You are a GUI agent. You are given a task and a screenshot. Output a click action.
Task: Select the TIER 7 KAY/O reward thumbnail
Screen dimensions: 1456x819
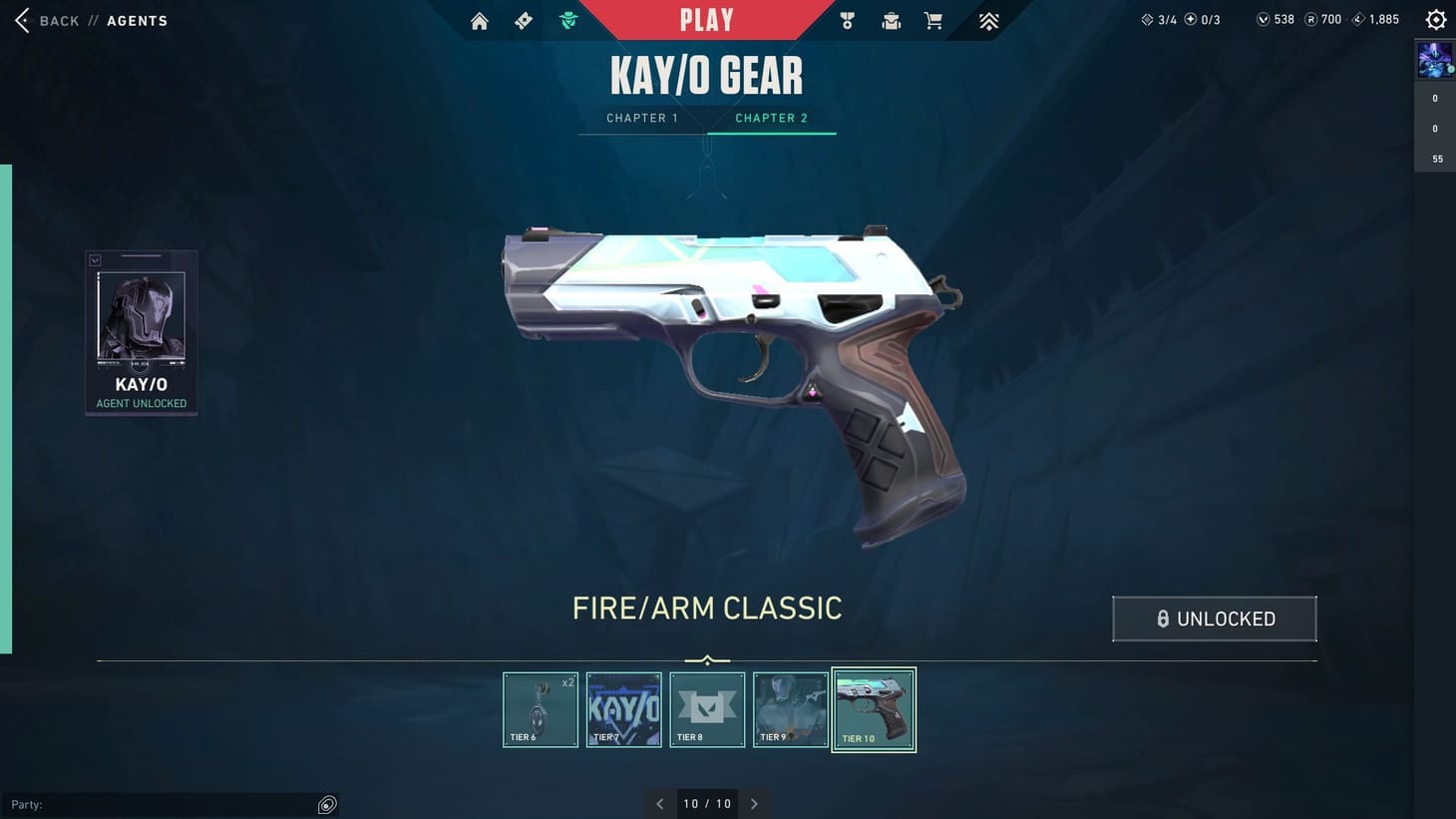click(x=623, y=709)
